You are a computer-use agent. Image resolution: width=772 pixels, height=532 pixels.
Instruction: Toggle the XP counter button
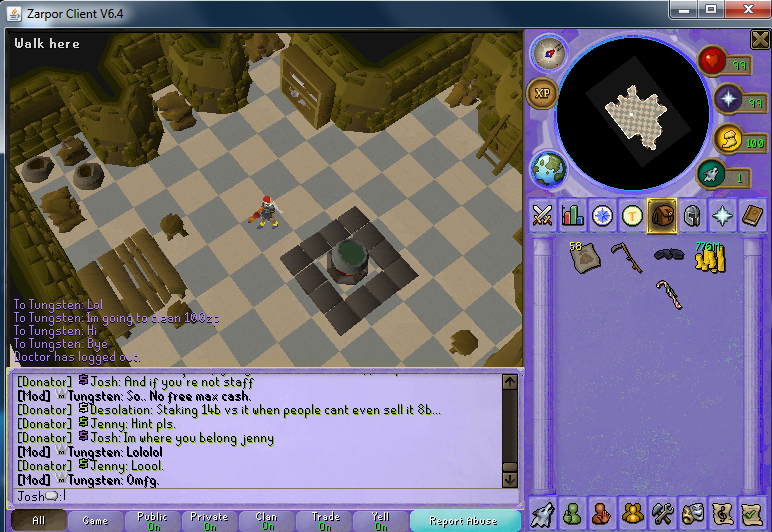click(543, 94)
